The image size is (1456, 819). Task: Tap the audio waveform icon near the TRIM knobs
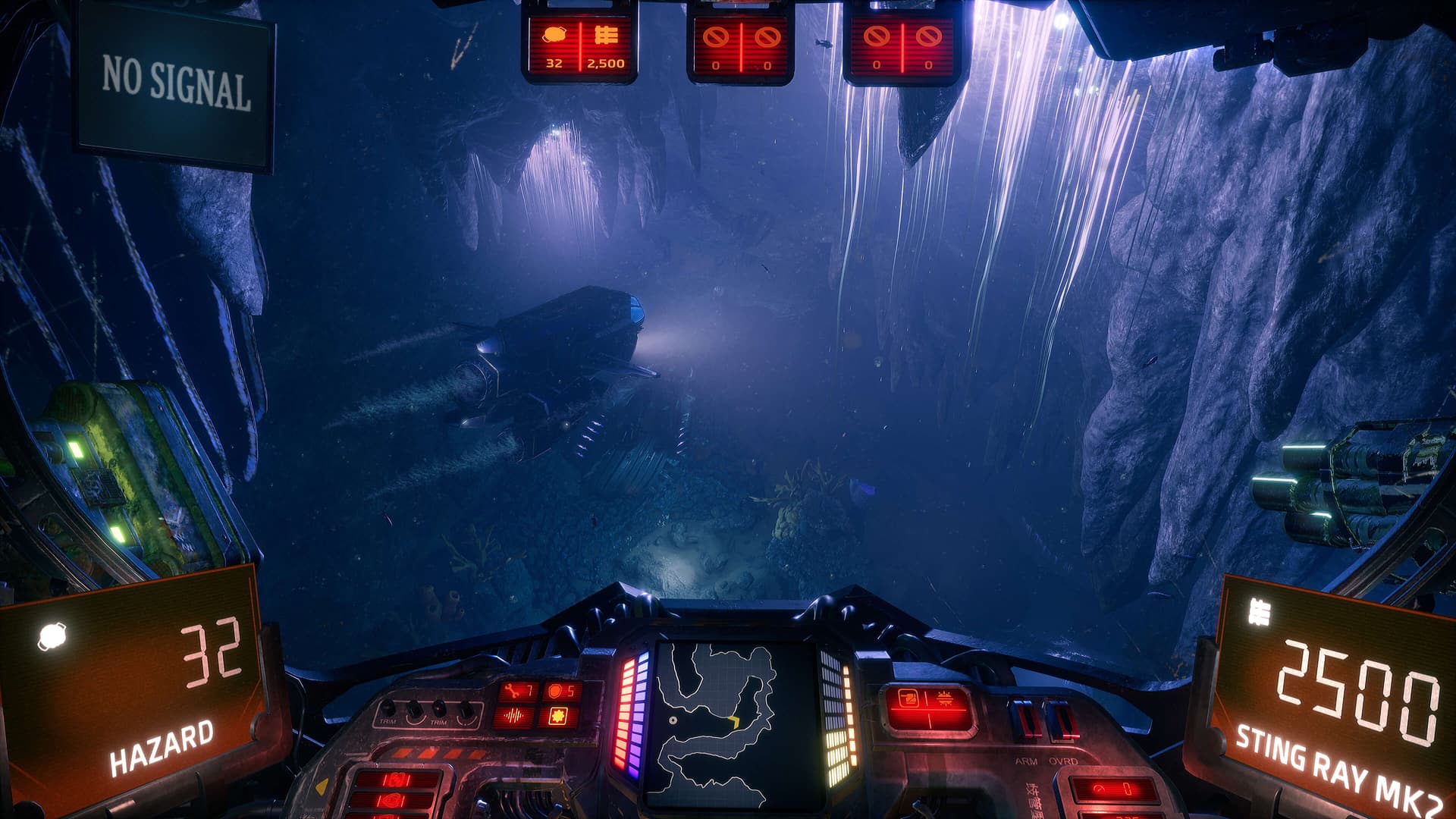click(514, 715)
